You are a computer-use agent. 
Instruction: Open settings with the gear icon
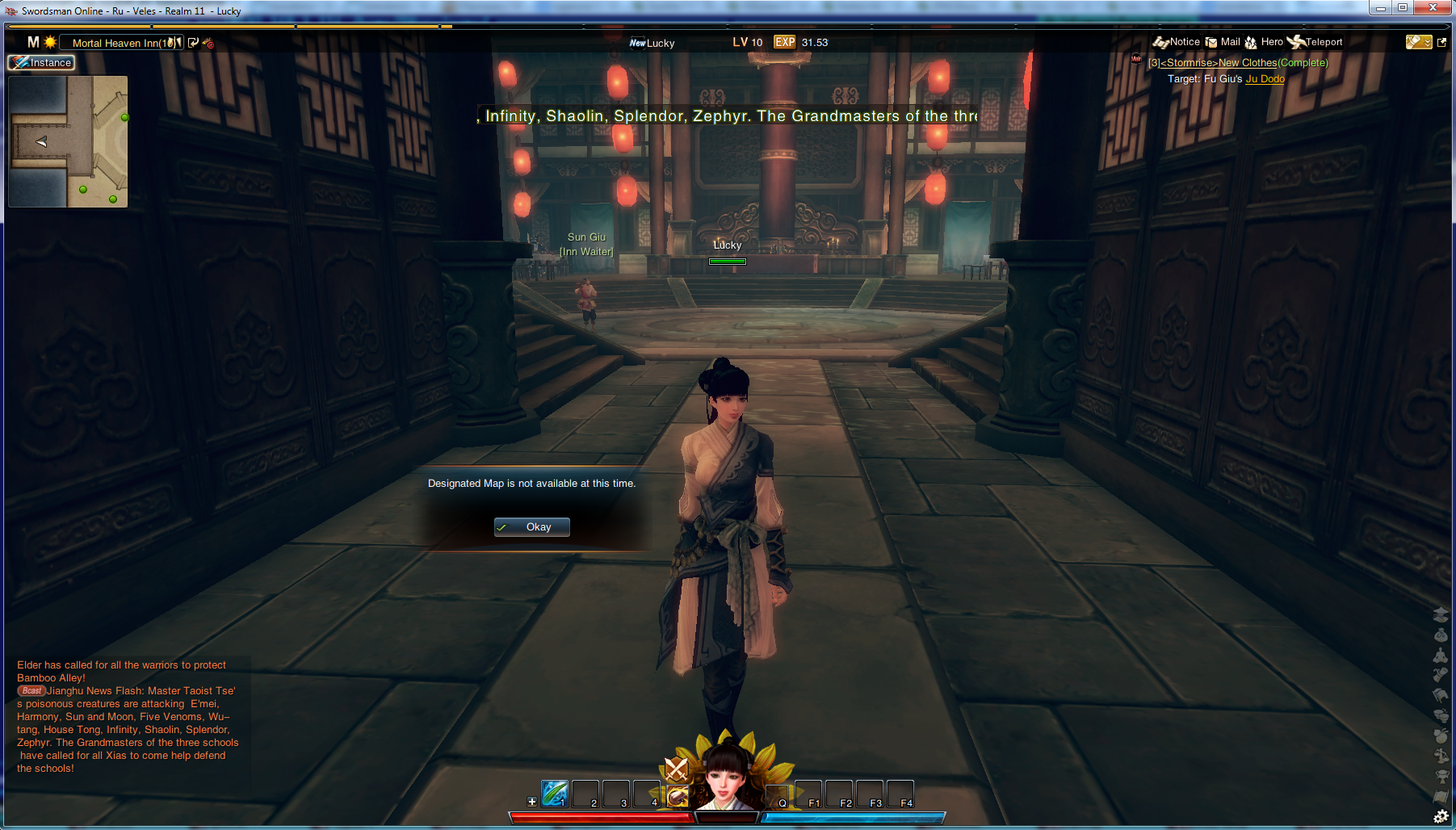pyautogui.click(x=1441, y=817)
